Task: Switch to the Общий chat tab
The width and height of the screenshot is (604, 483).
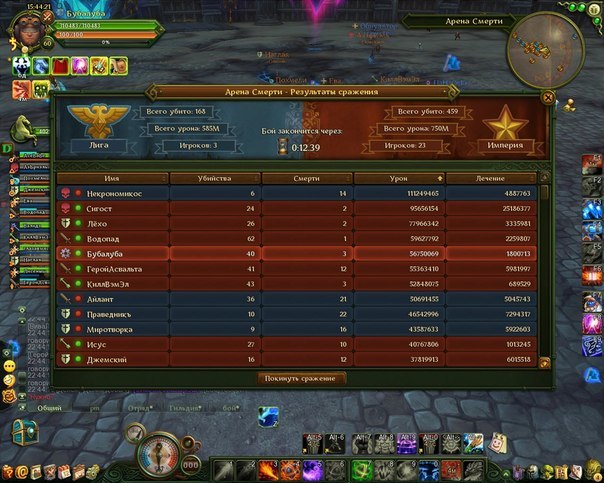Action: (x=49, y=408)
